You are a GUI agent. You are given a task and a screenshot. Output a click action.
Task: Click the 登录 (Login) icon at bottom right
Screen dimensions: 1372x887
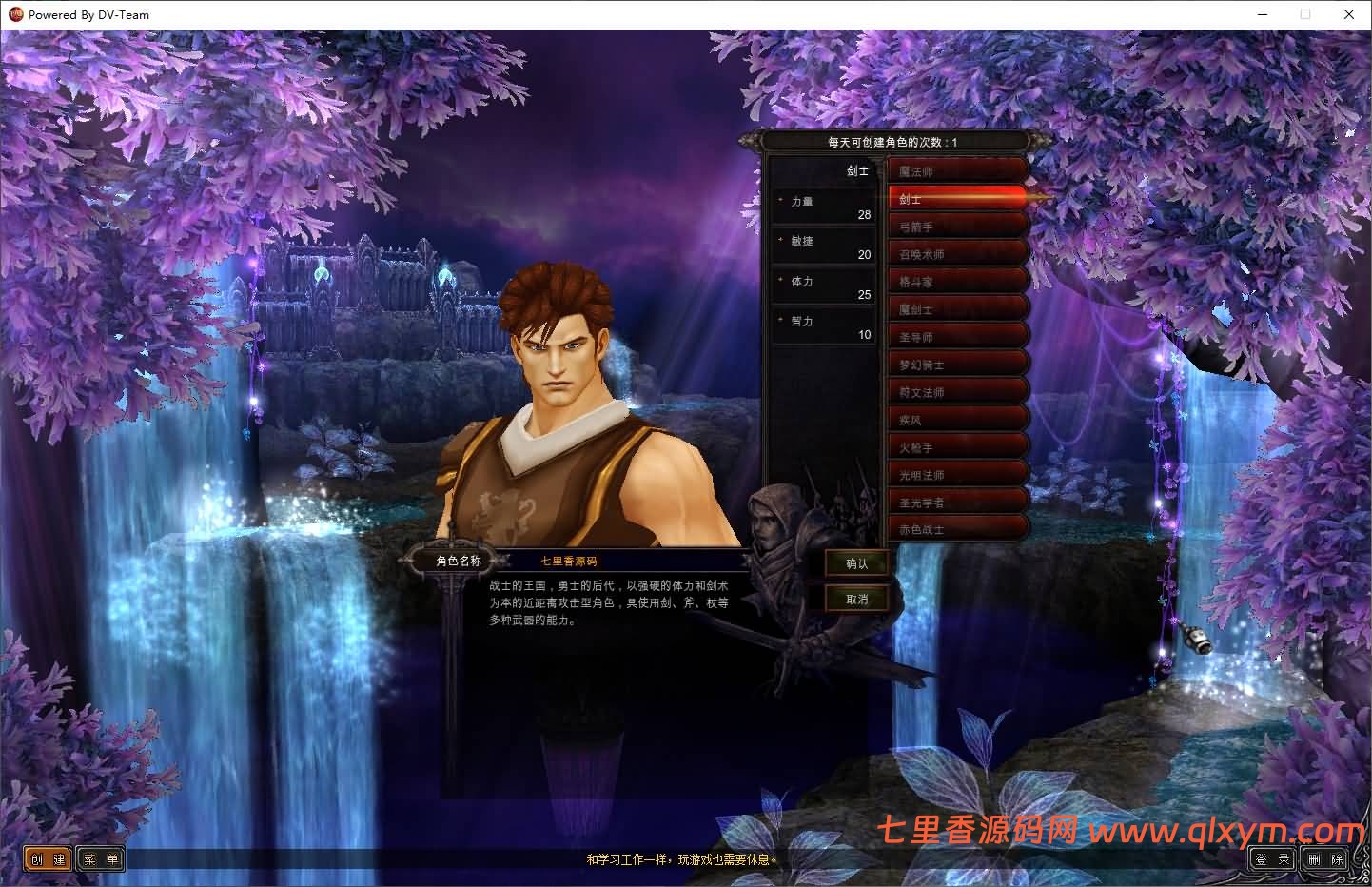click(1270, 858)
